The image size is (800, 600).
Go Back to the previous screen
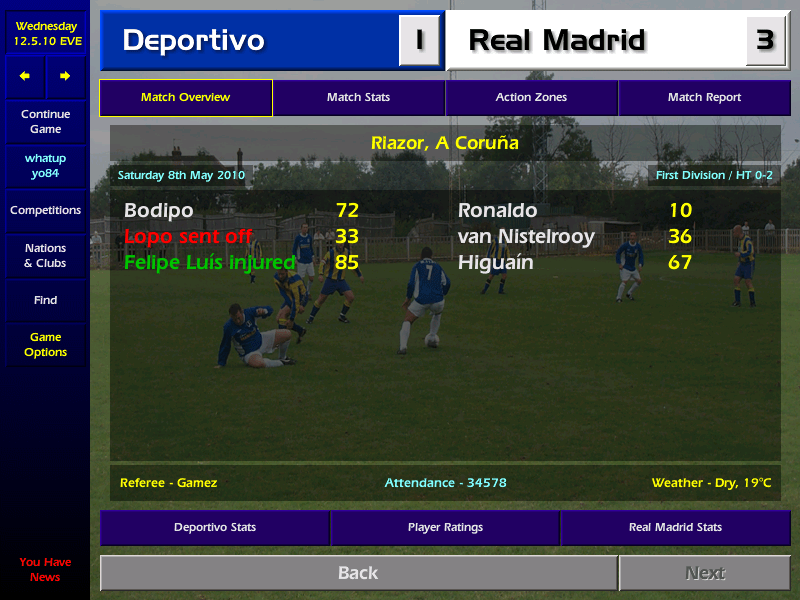click(358, 573)
